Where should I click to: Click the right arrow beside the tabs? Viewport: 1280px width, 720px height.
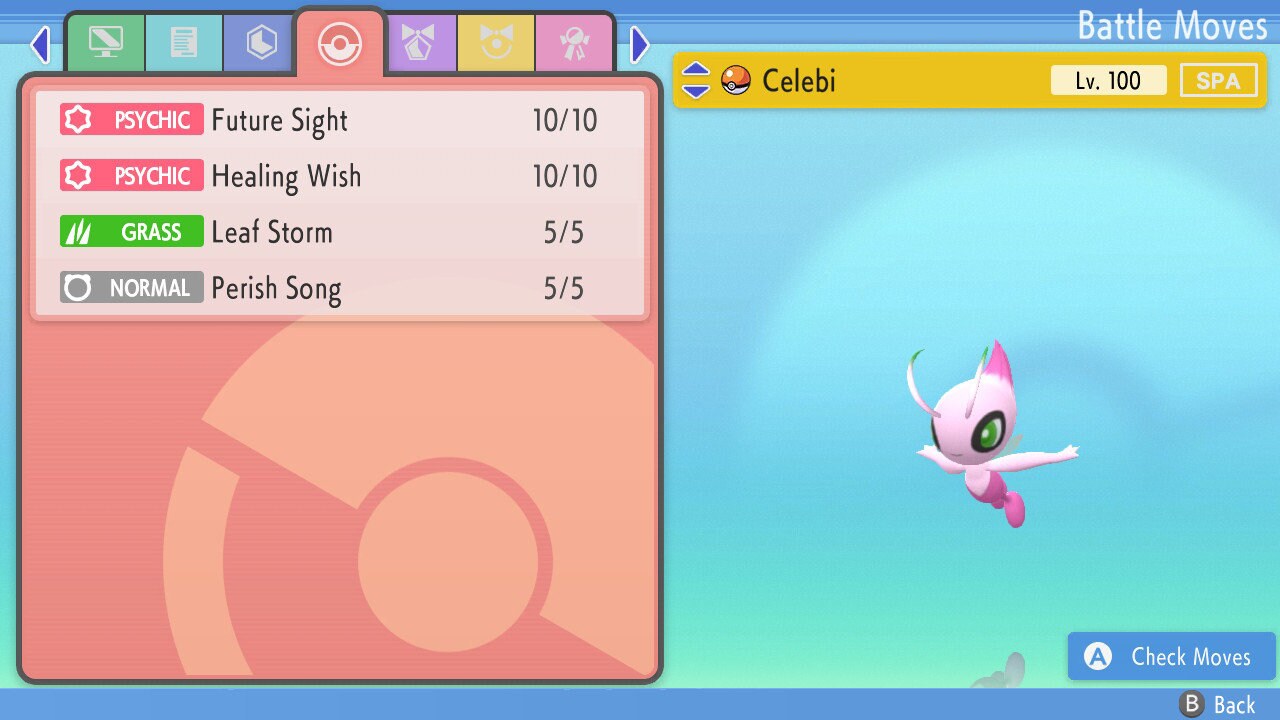tap(640, 44)
